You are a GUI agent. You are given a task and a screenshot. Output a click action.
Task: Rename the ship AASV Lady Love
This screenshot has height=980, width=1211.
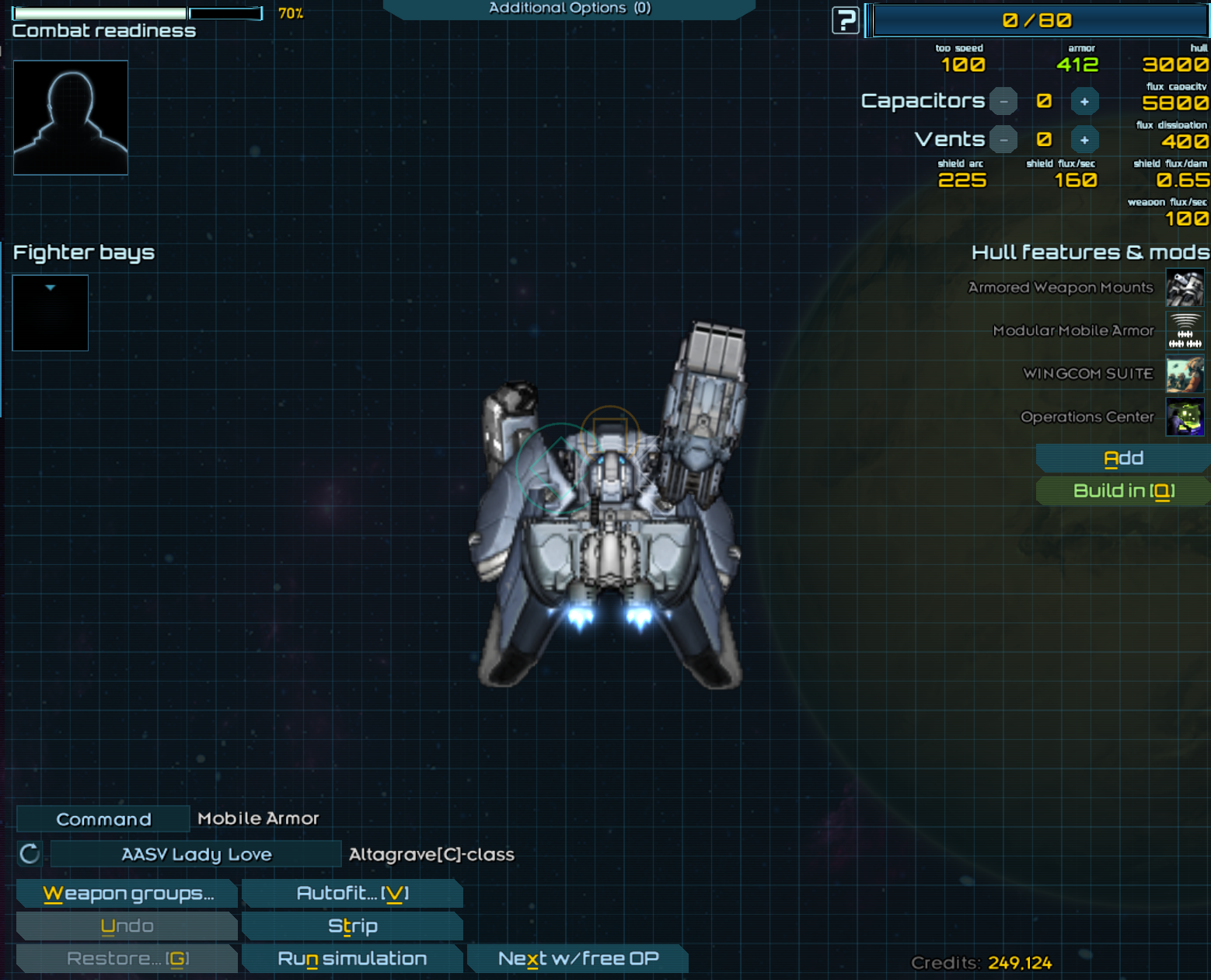pyautogui.click(x=196, y=854)
